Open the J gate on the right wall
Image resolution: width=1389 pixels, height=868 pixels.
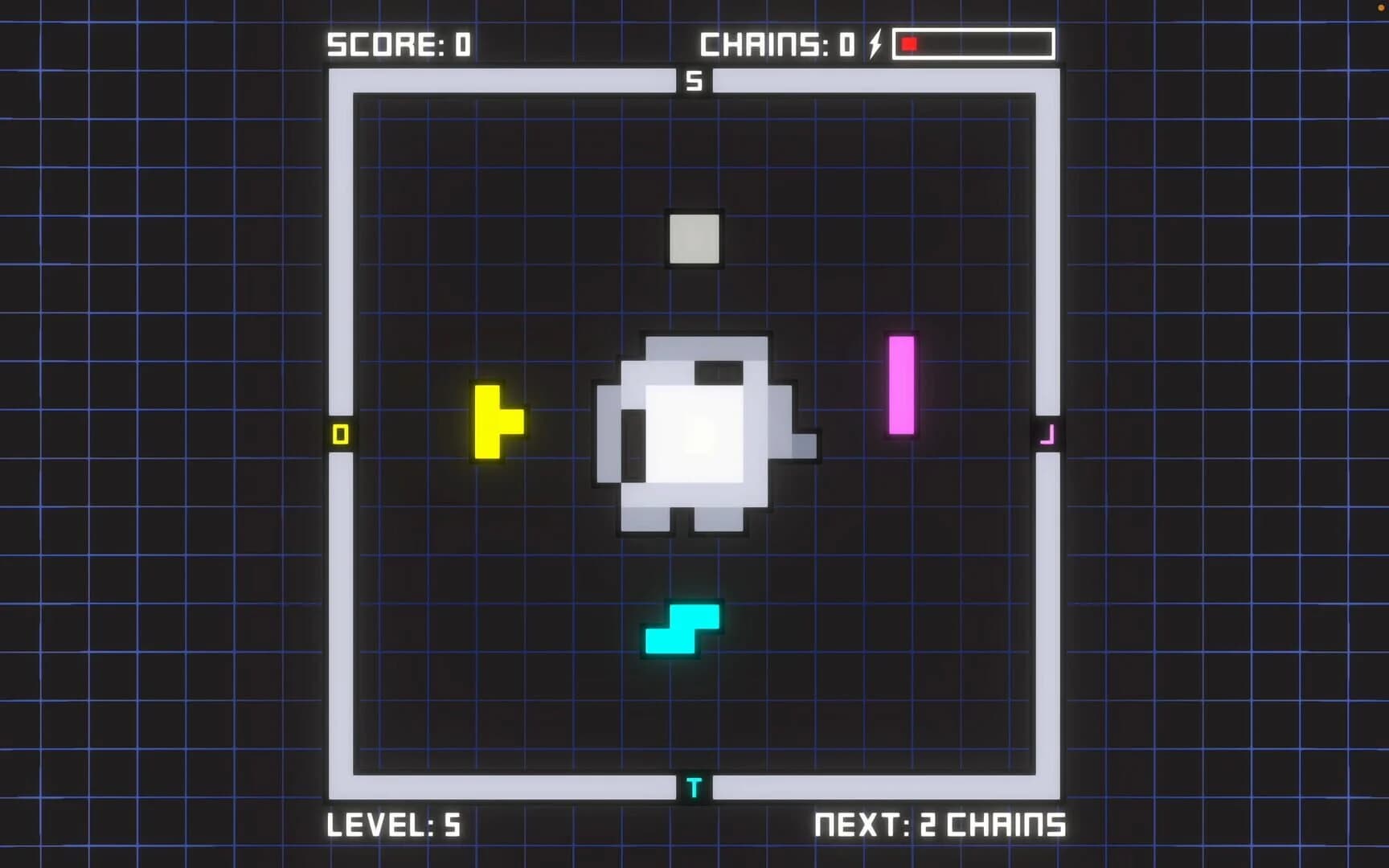tap(1049, 434)
